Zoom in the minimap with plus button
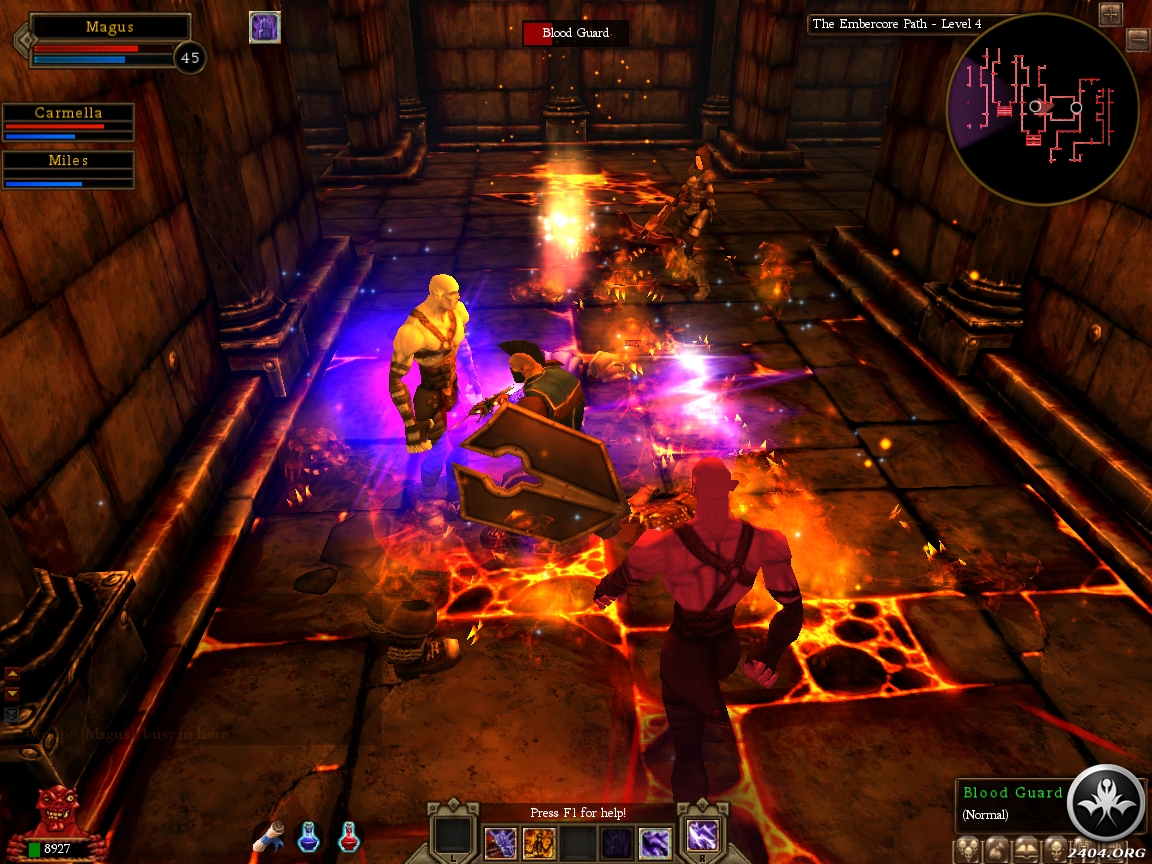 click(1110, 14)
